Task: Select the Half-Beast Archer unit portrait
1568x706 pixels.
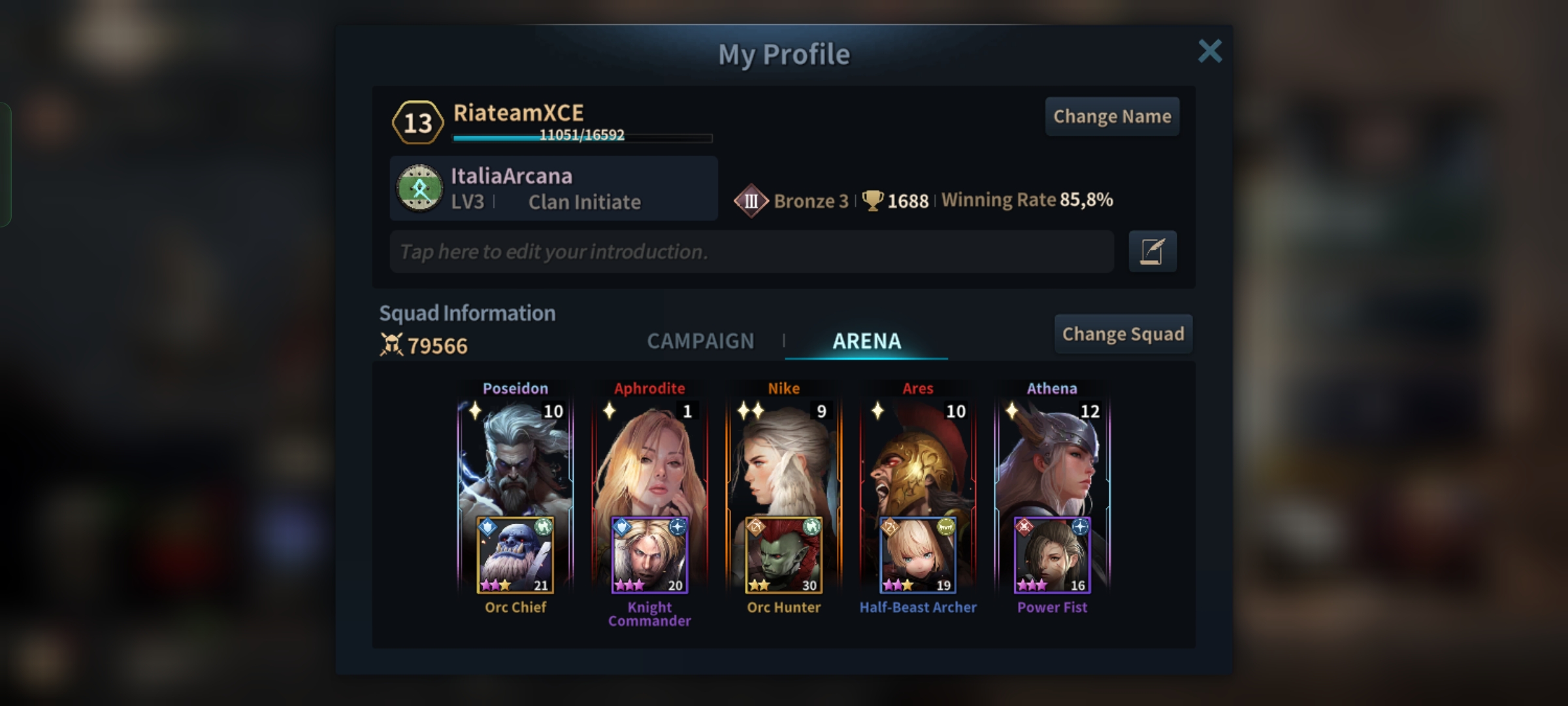Action: pyautogui.click(x=918, y=555)
